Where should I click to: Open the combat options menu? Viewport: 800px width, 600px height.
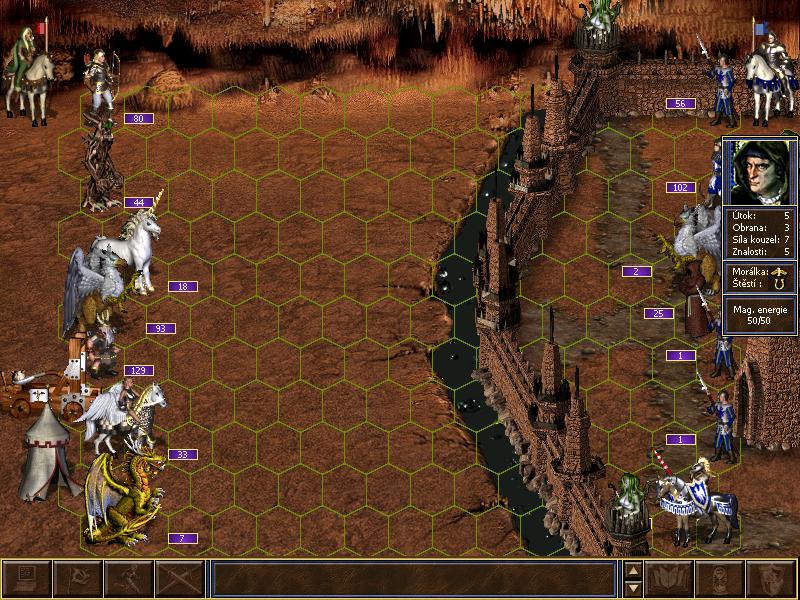click(27, 579)
